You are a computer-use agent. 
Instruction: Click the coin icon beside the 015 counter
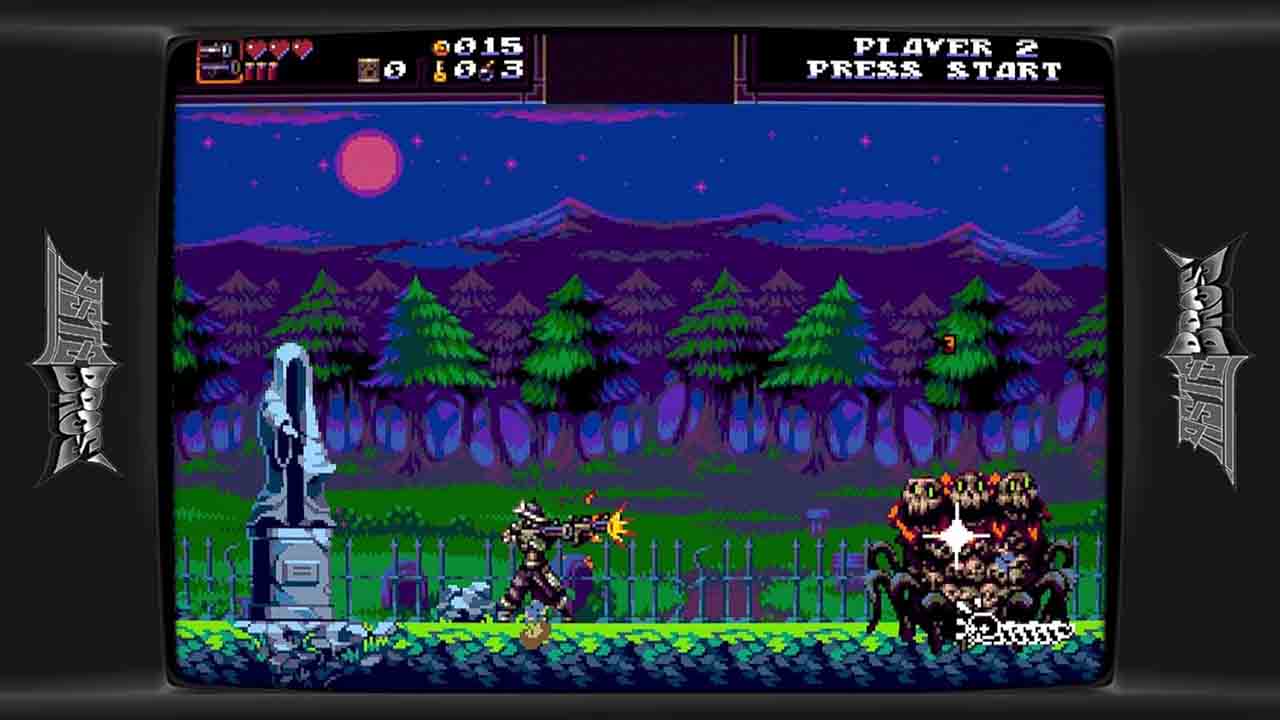440,46
